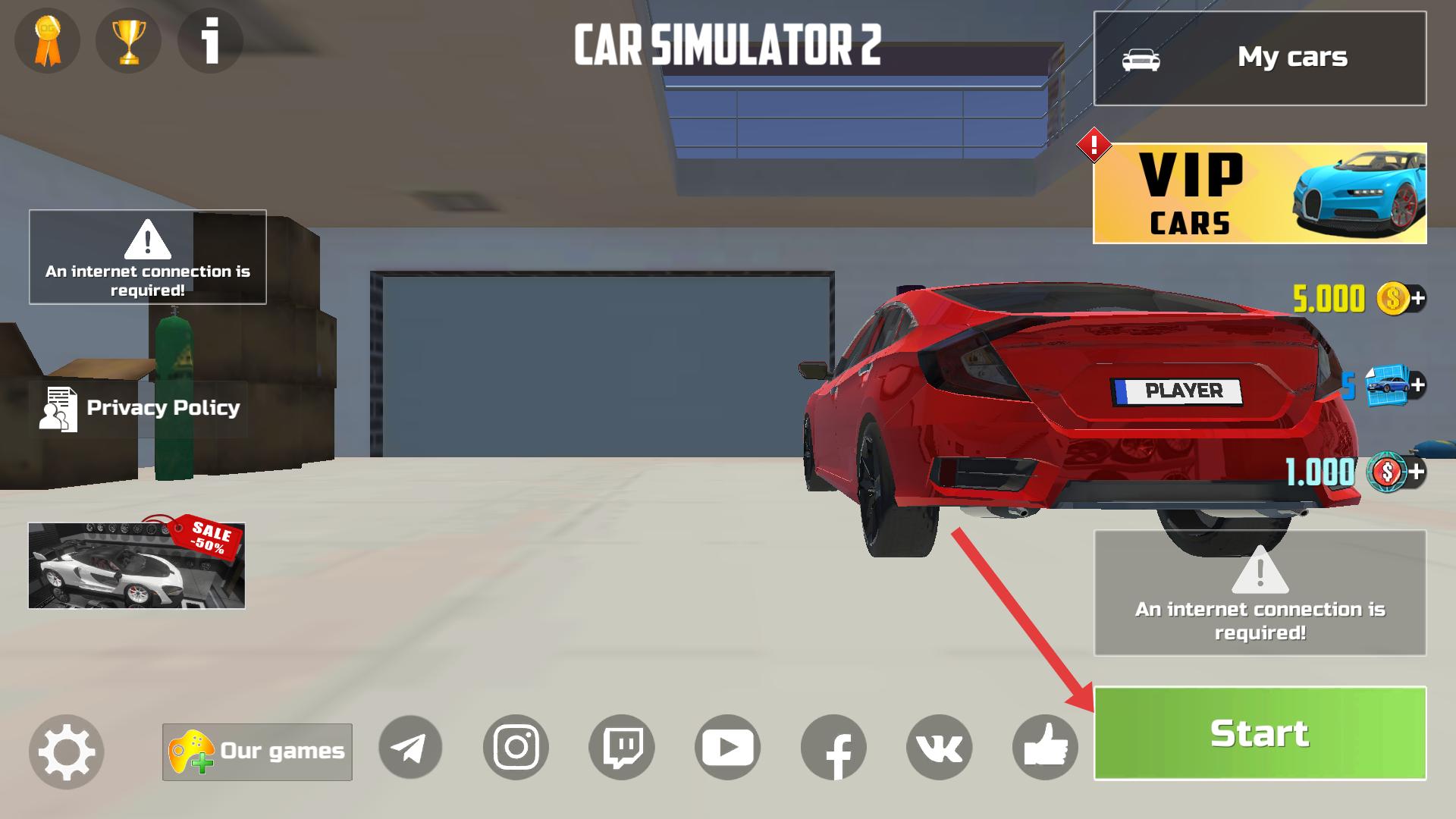Add more gold coins with plus
1456x819 pixels.
click(1416, 298)
